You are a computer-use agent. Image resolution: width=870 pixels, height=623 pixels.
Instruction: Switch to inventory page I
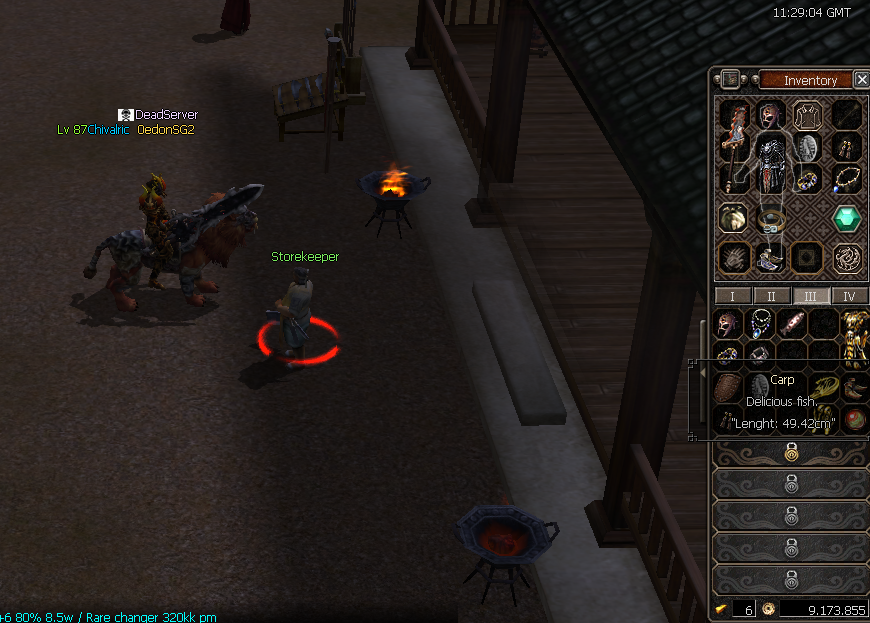[733, 296]
